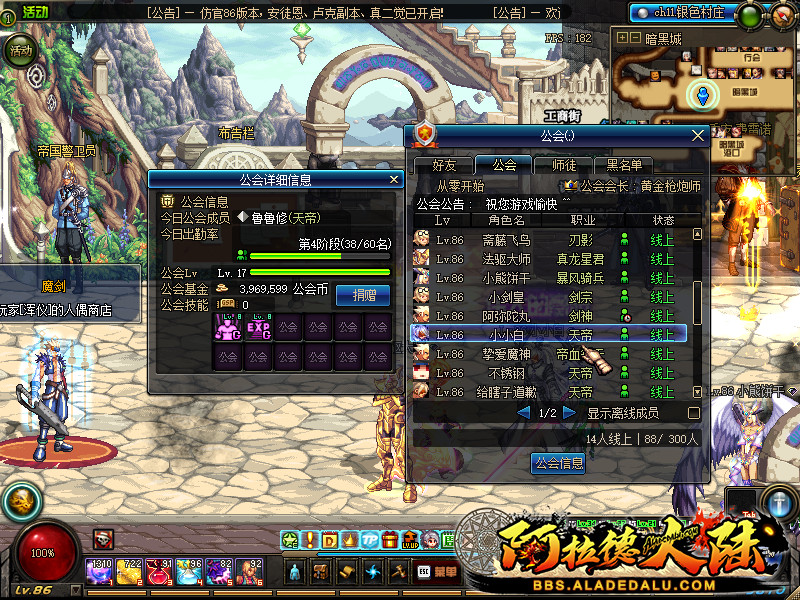Select guild member 斋藤飞鸟 row
Image resolution: width=800 pixels, height=600 pixels.
pos(548,240)
